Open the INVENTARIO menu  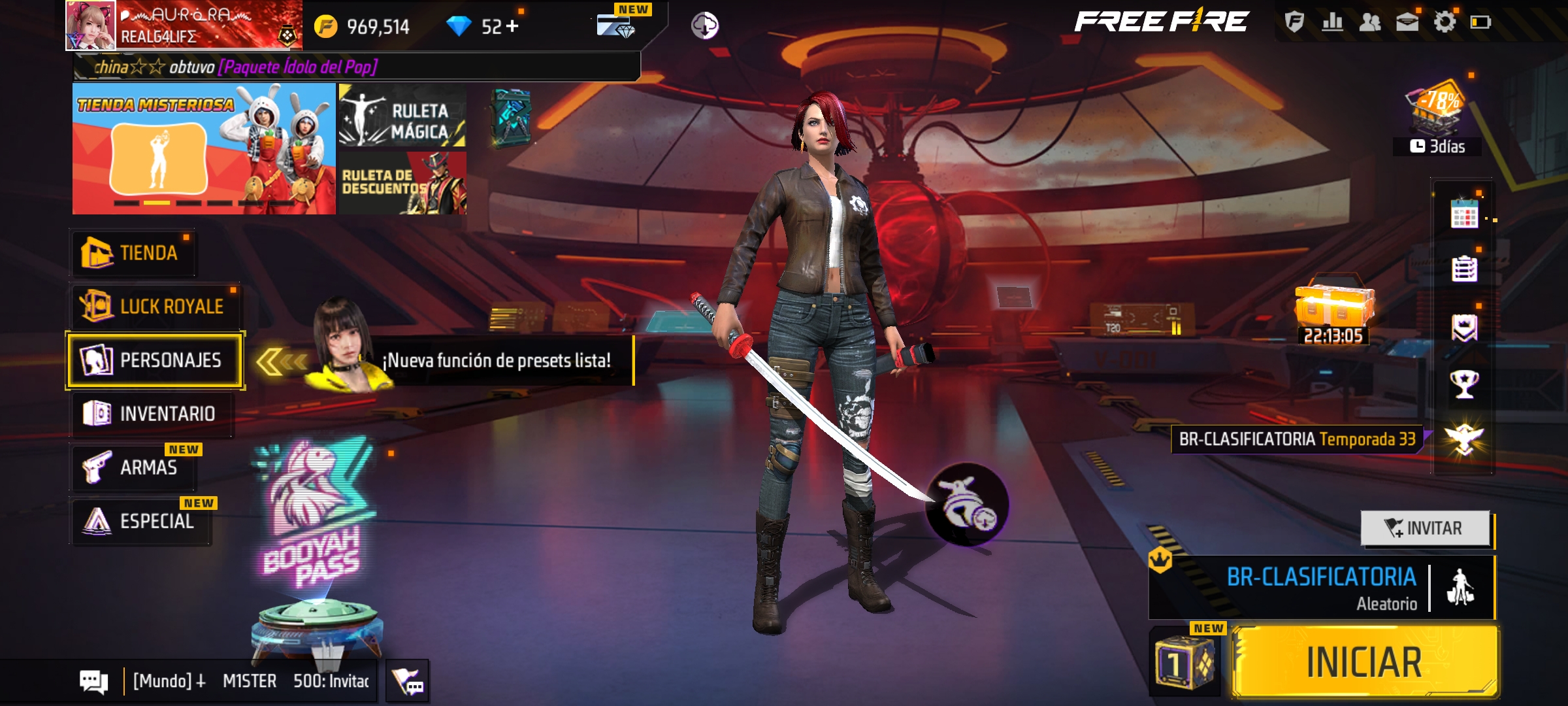point(152,414)
